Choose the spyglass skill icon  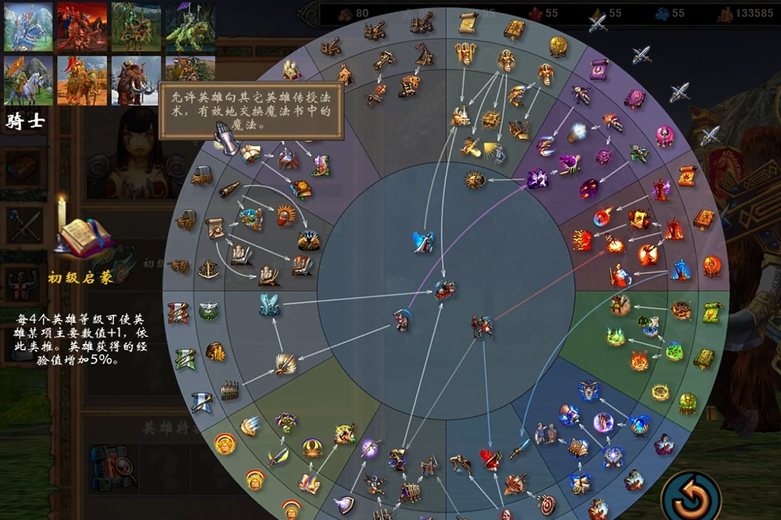pyautogui.click(x=231, y=189)
